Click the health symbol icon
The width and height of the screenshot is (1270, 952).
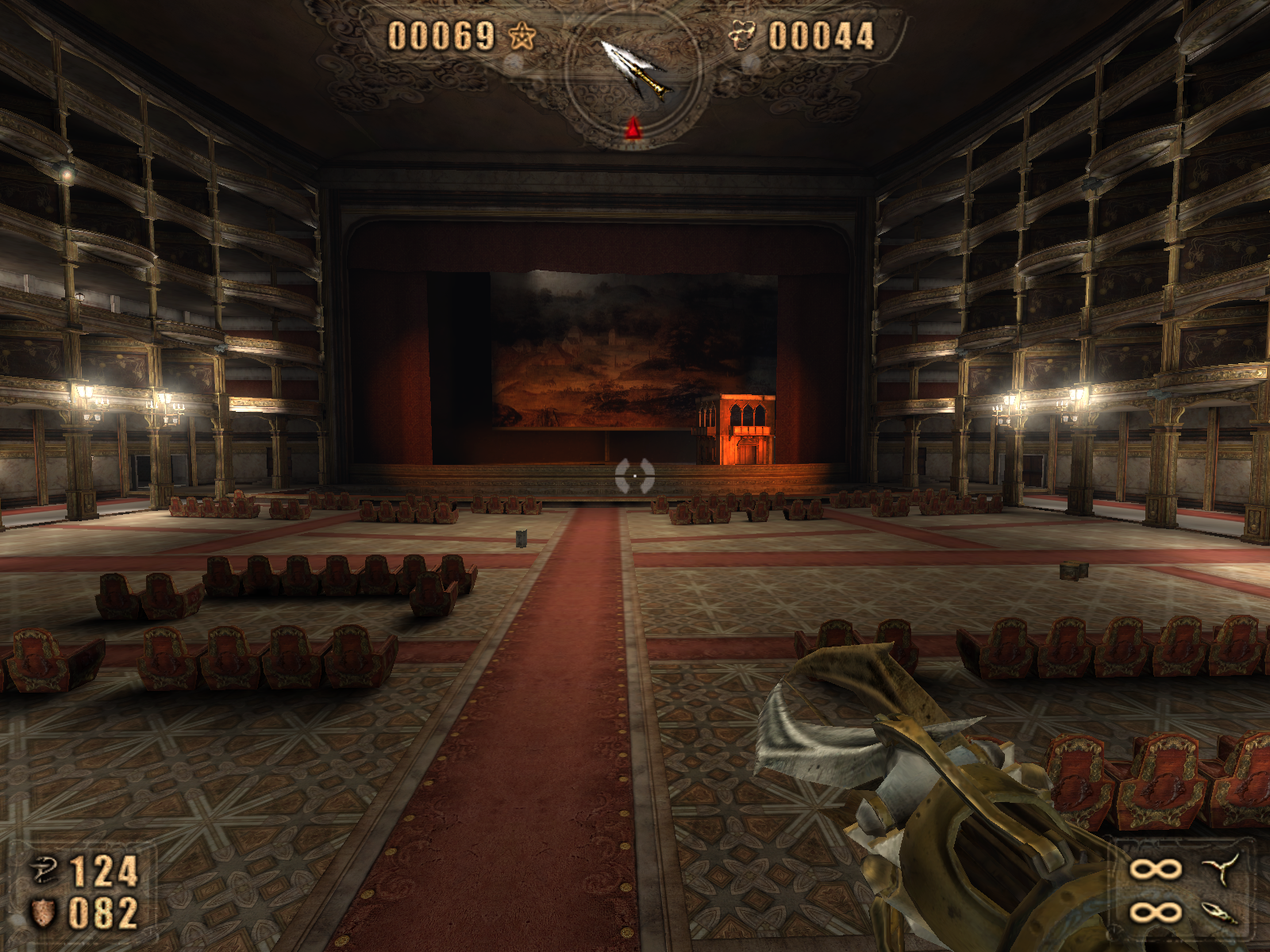(44, 870)
